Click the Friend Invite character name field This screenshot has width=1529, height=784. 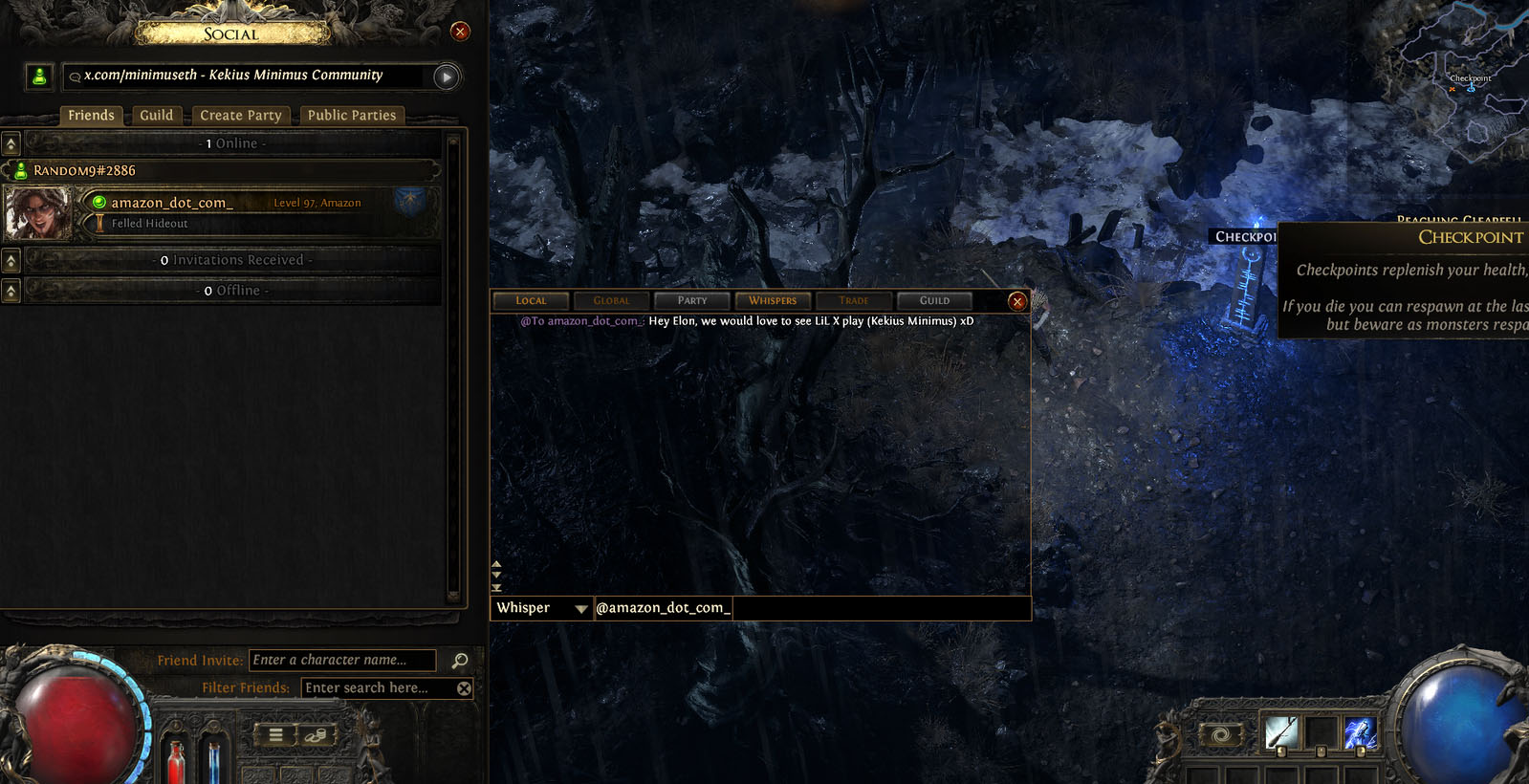pyautogui.click(x=341, y=661)
